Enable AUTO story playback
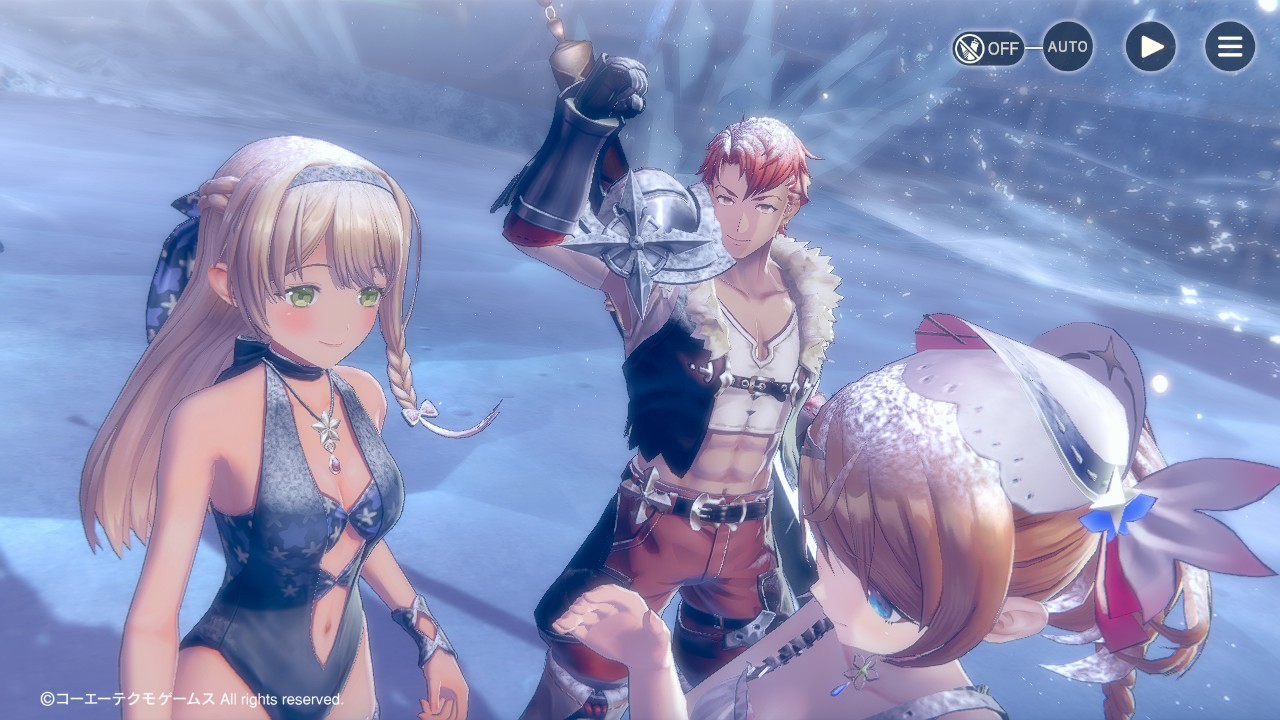Viewport: 1280px width, 720px height. point(1067,47)
